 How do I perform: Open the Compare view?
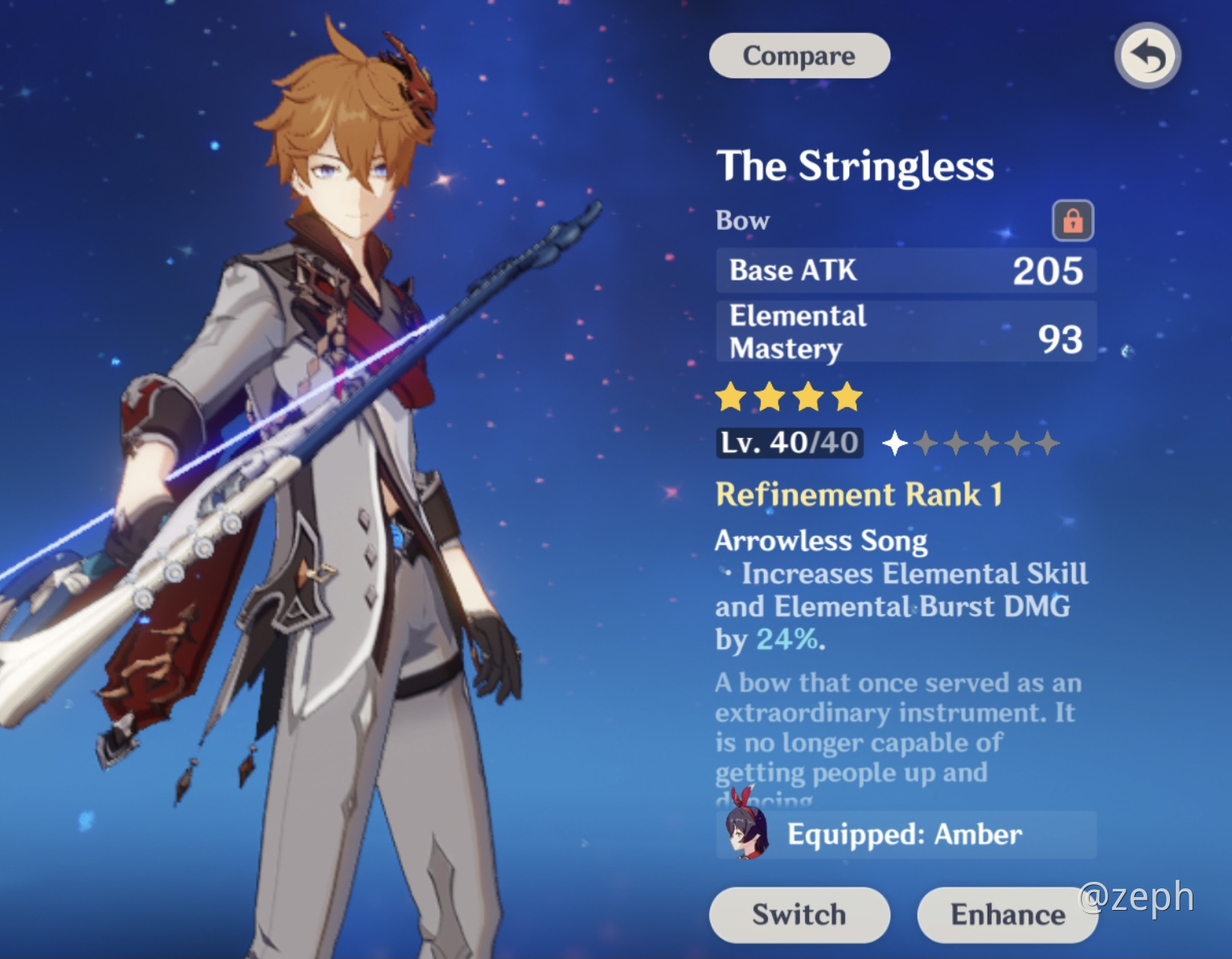click(x=799, y=55)
